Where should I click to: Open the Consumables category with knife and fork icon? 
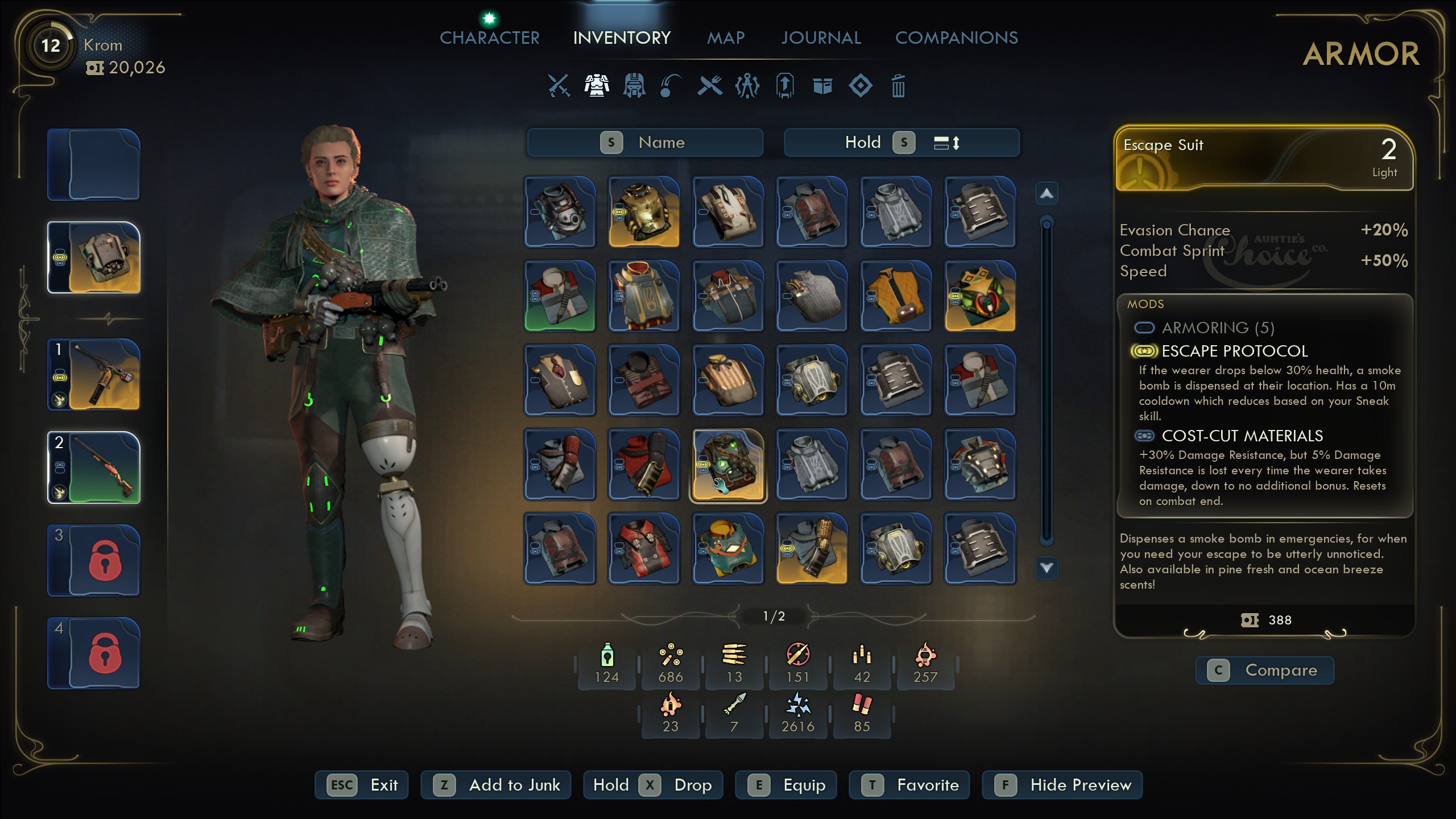coord(710,86)
